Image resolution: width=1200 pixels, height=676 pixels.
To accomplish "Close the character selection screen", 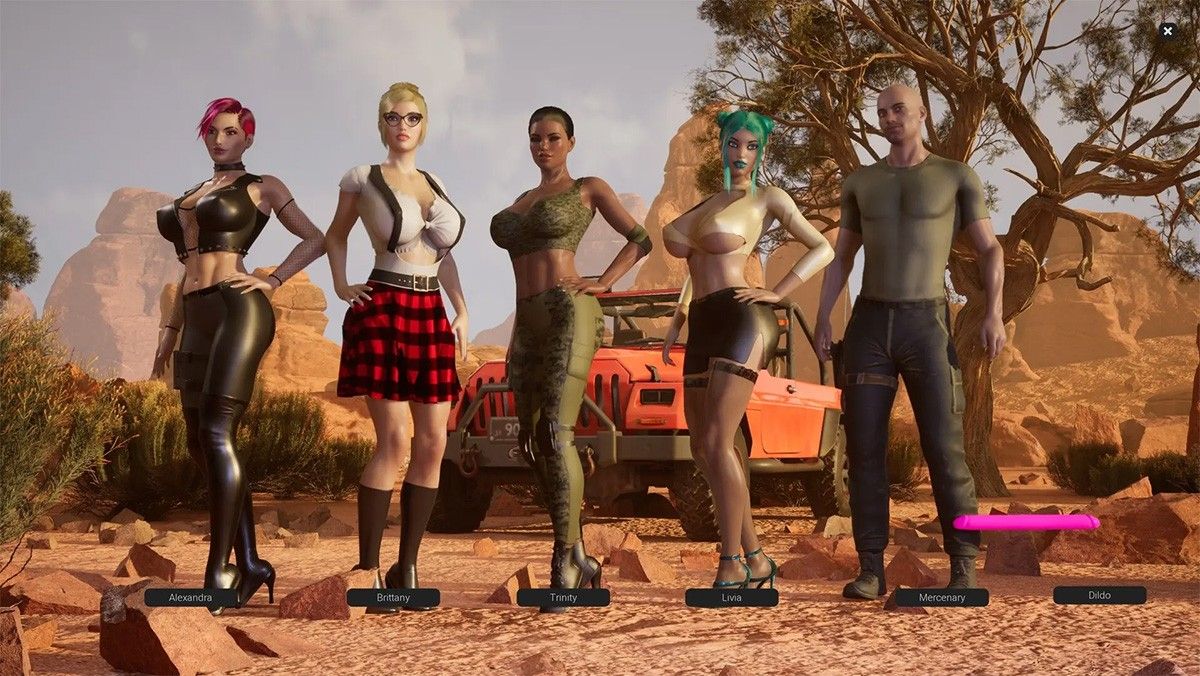I will [x=1167, y=31].
